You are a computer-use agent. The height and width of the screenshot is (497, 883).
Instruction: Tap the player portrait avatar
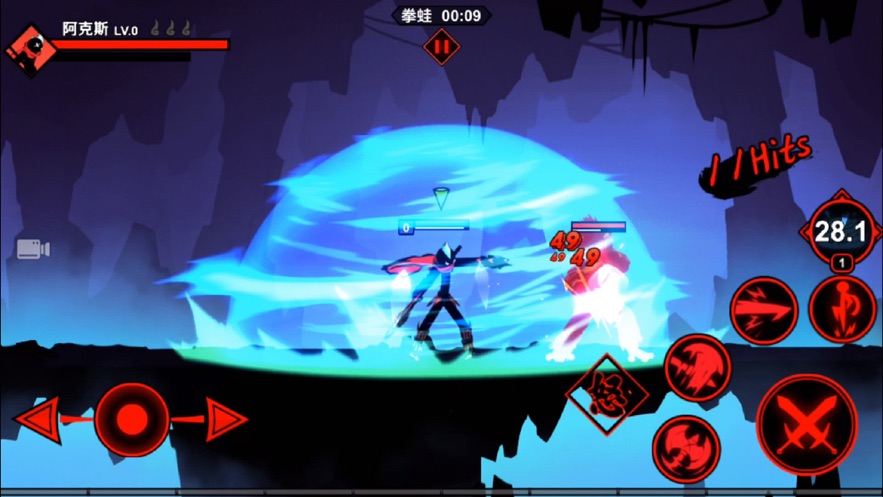coord(27,47)
